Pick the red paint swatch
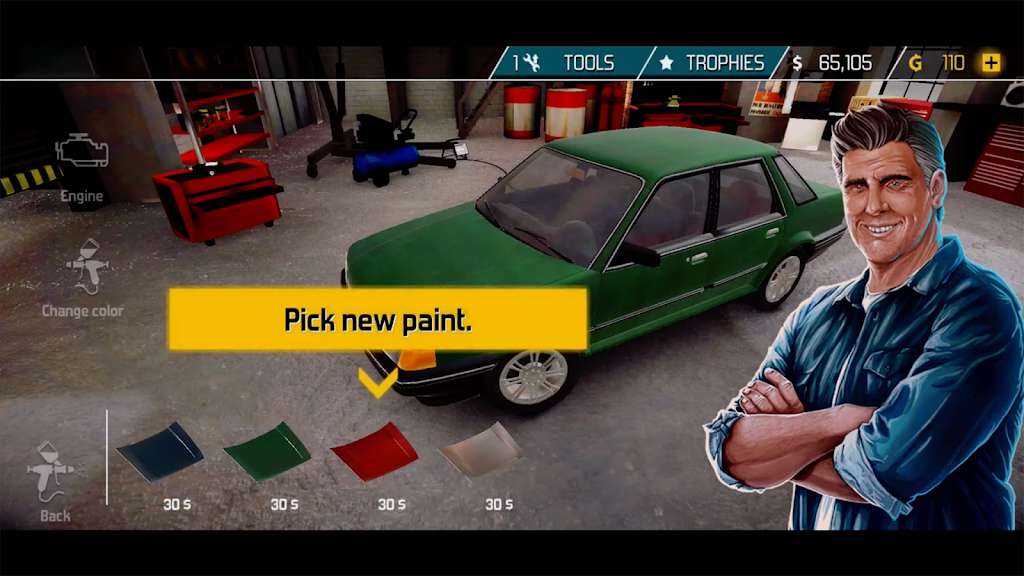 point(374,451)
